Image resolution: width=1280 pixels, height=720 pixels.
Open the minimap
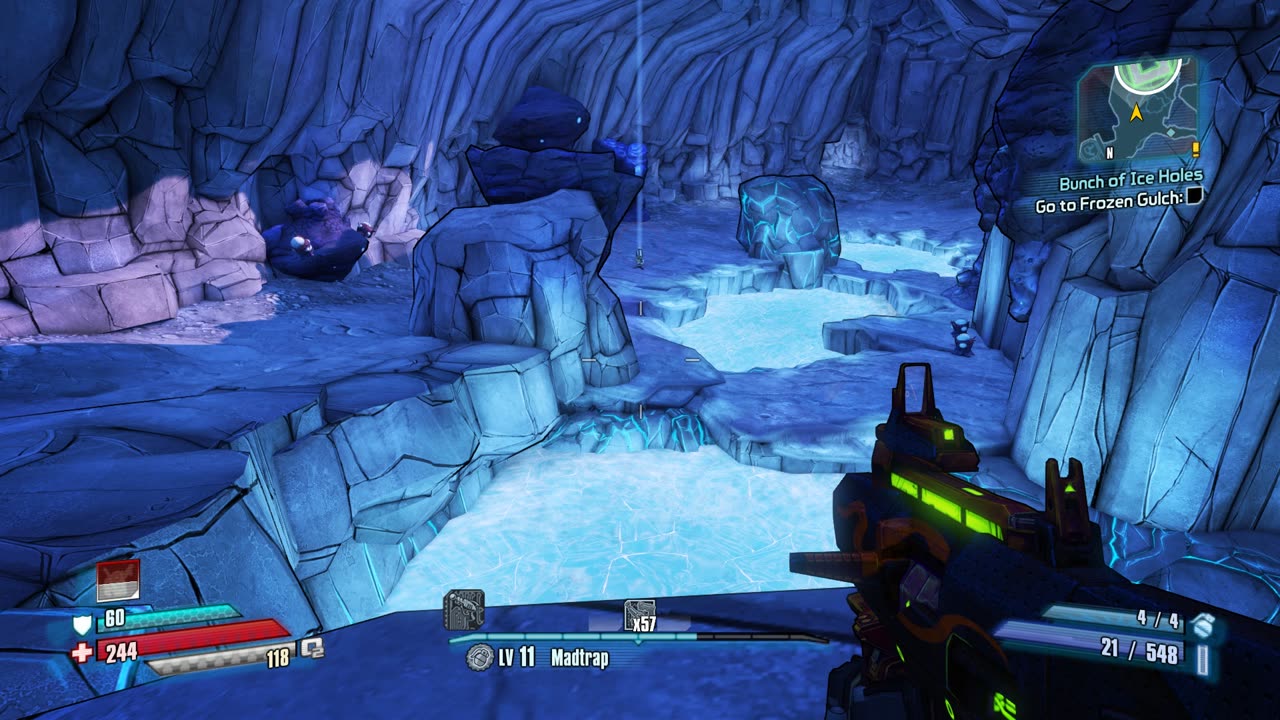pos(1137,108)
